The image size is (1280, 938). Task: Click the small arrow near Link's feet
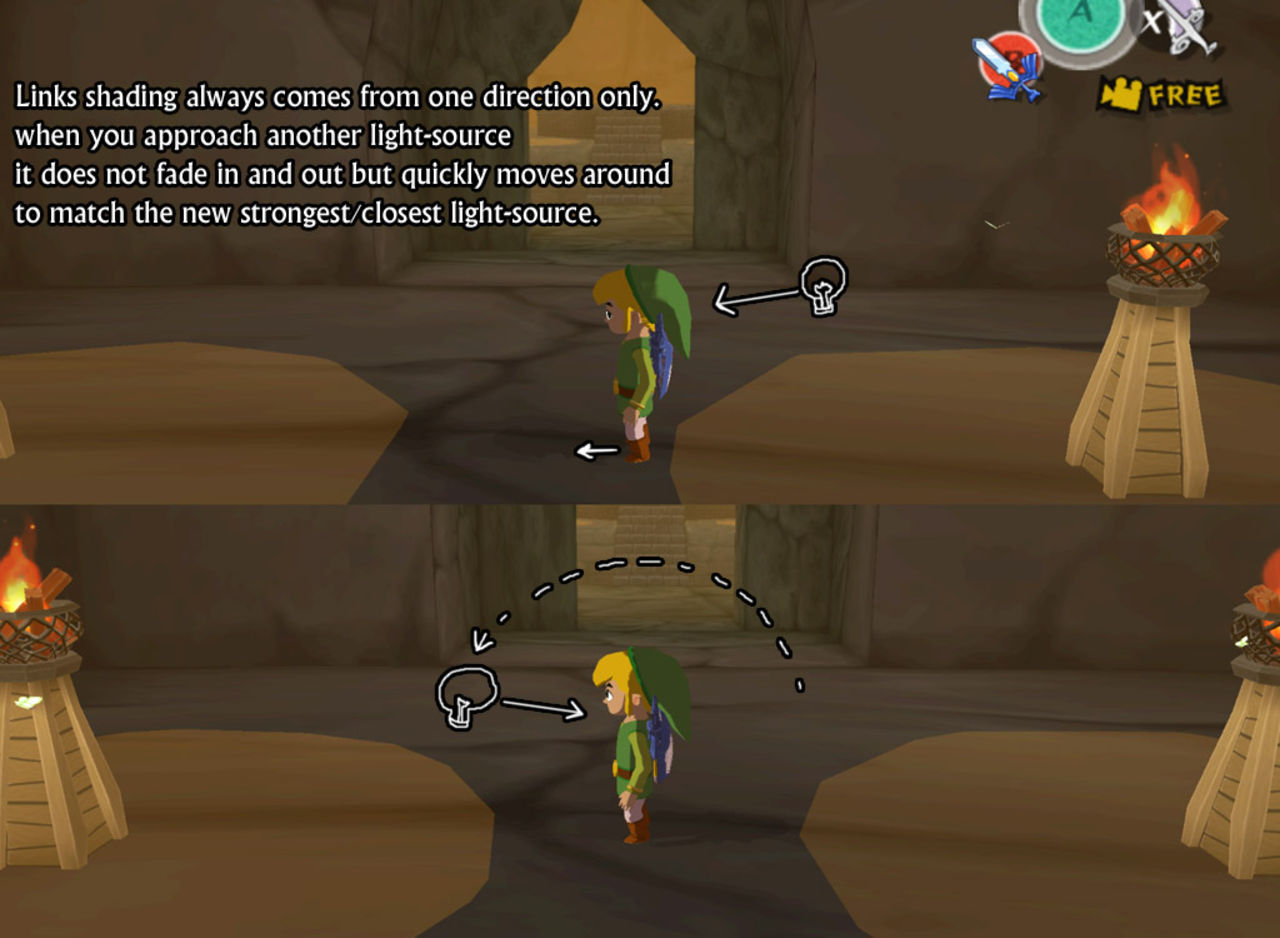(x=597, y=450)
